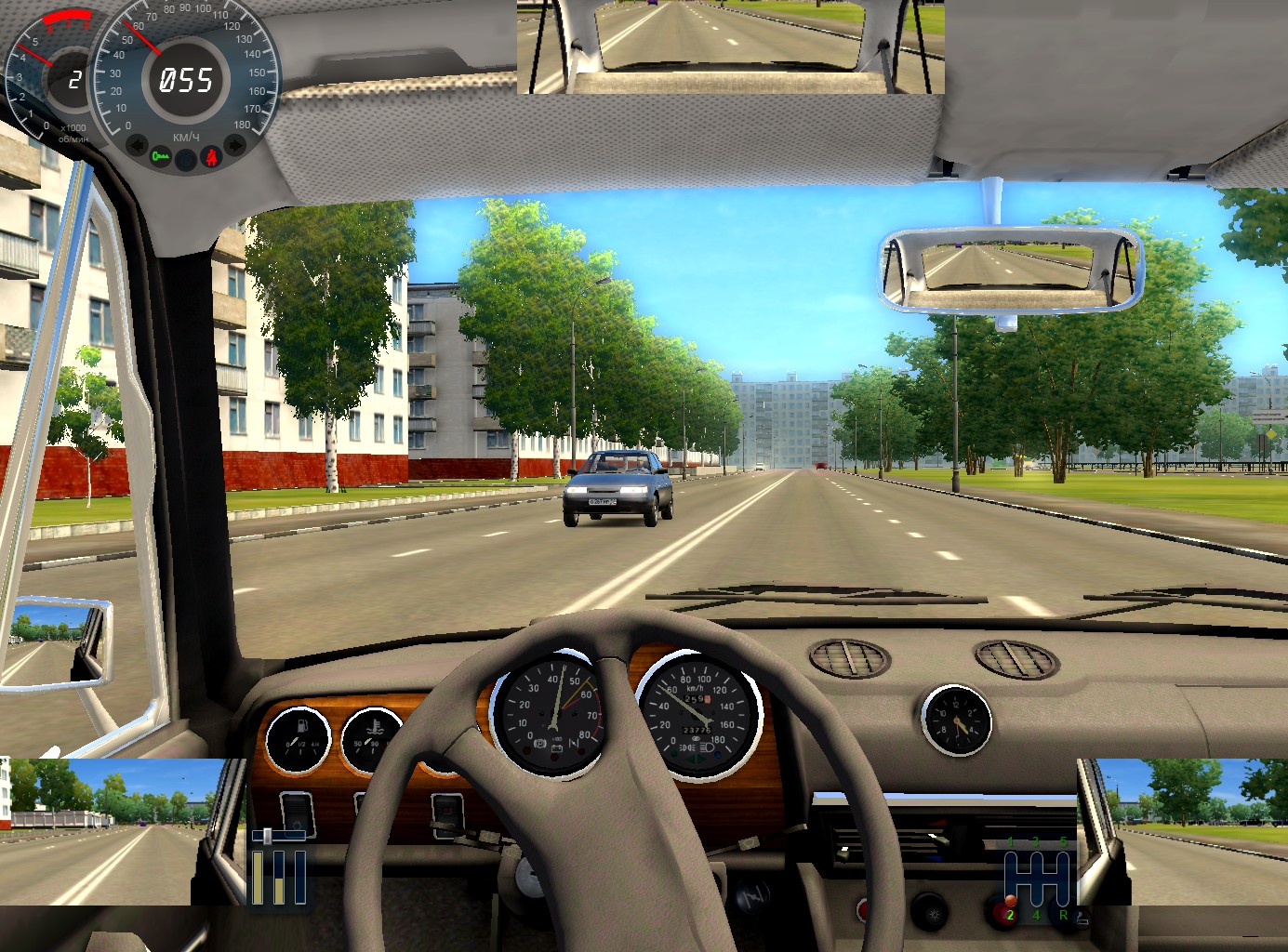This screenshot has height=952, width=1288.
Task: Click the red seat belt warning icon
Action: click(x=211, y=157)
